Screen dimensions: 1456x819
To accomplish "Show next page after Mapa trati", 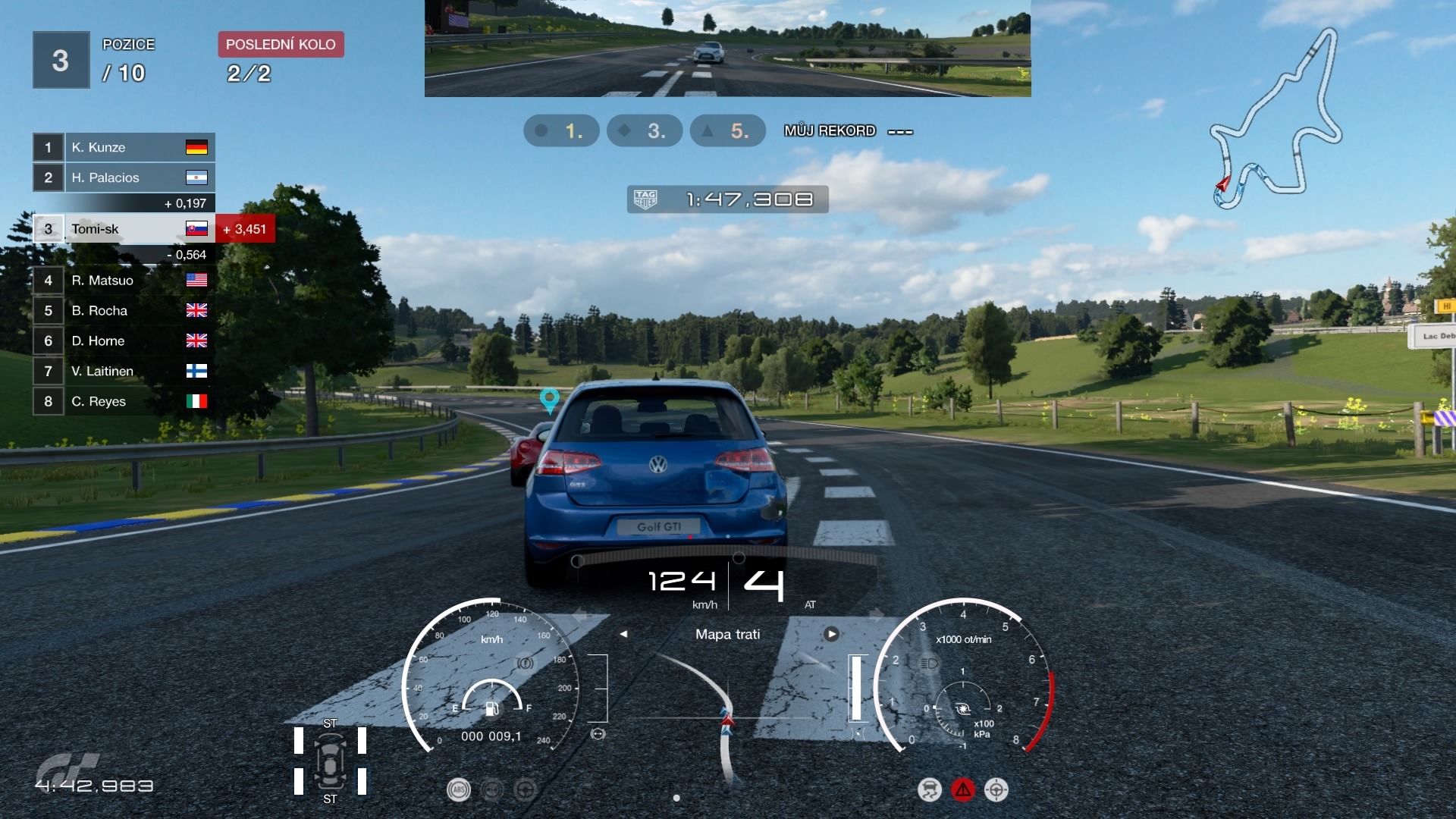I will tap(831, 634).
